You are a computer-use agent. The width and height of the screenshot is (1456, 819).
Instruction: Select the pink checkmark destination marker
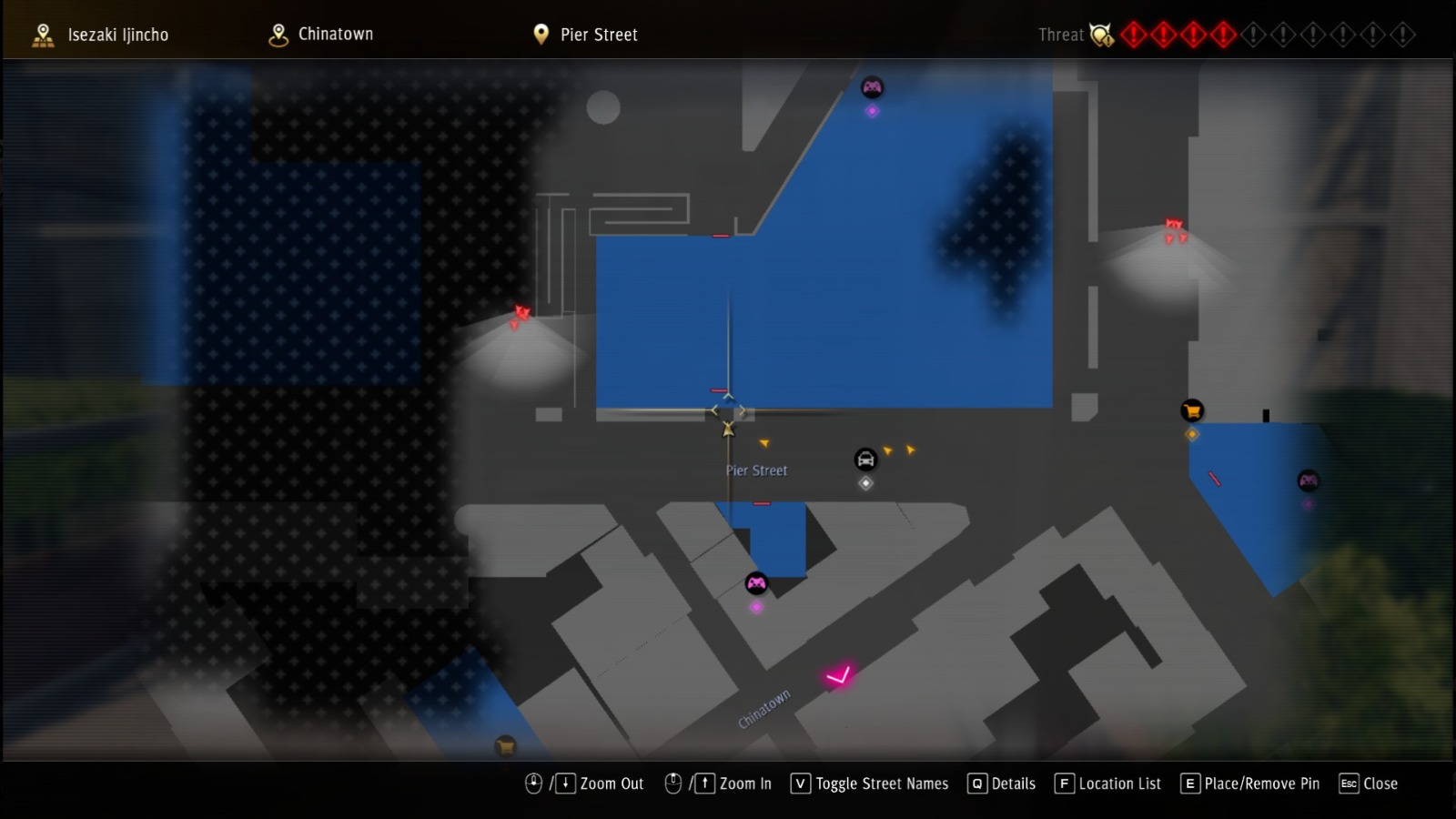pos(836,674)
